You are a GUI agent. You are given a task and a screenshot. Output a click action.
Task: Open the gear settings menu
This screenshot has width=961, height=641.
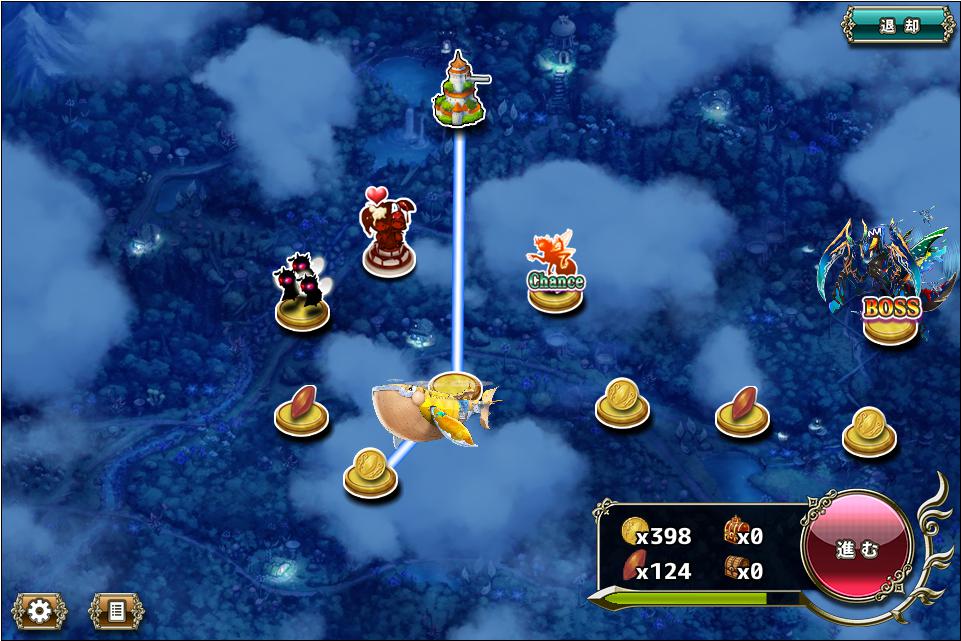click(x=39, y=610)
